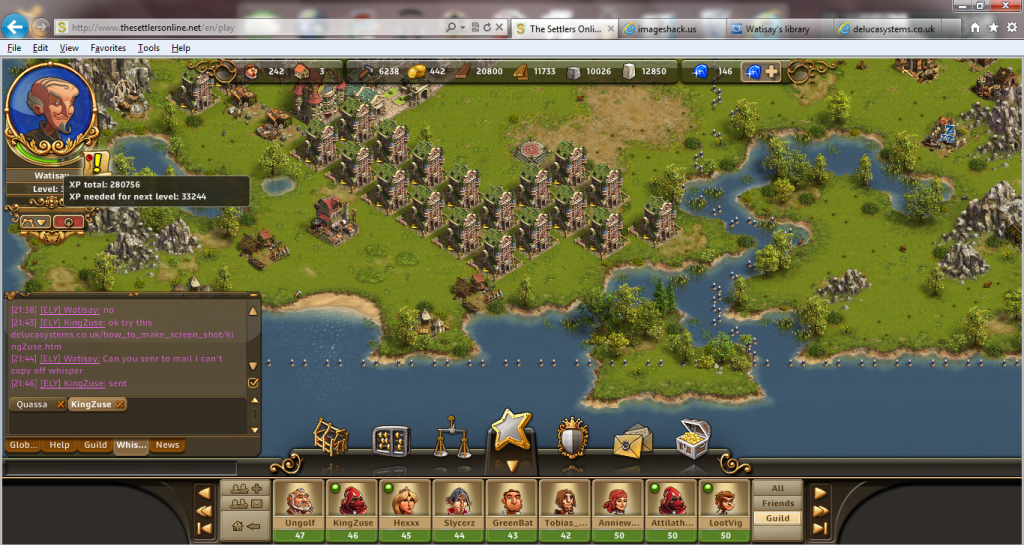Open the treasure chest shop
This screenshot has height=545, width=1024.
point(692,438)
